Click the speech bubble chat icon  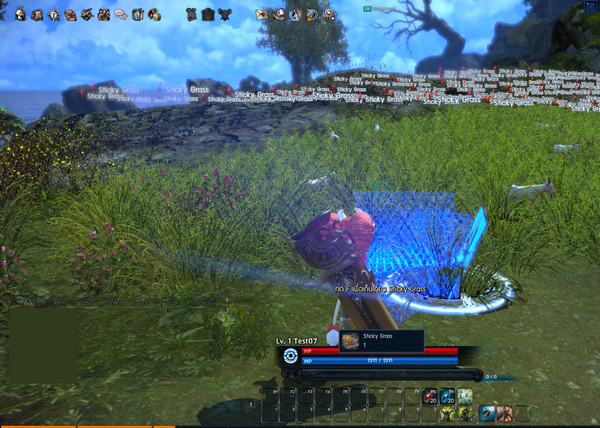coord(120,14)
